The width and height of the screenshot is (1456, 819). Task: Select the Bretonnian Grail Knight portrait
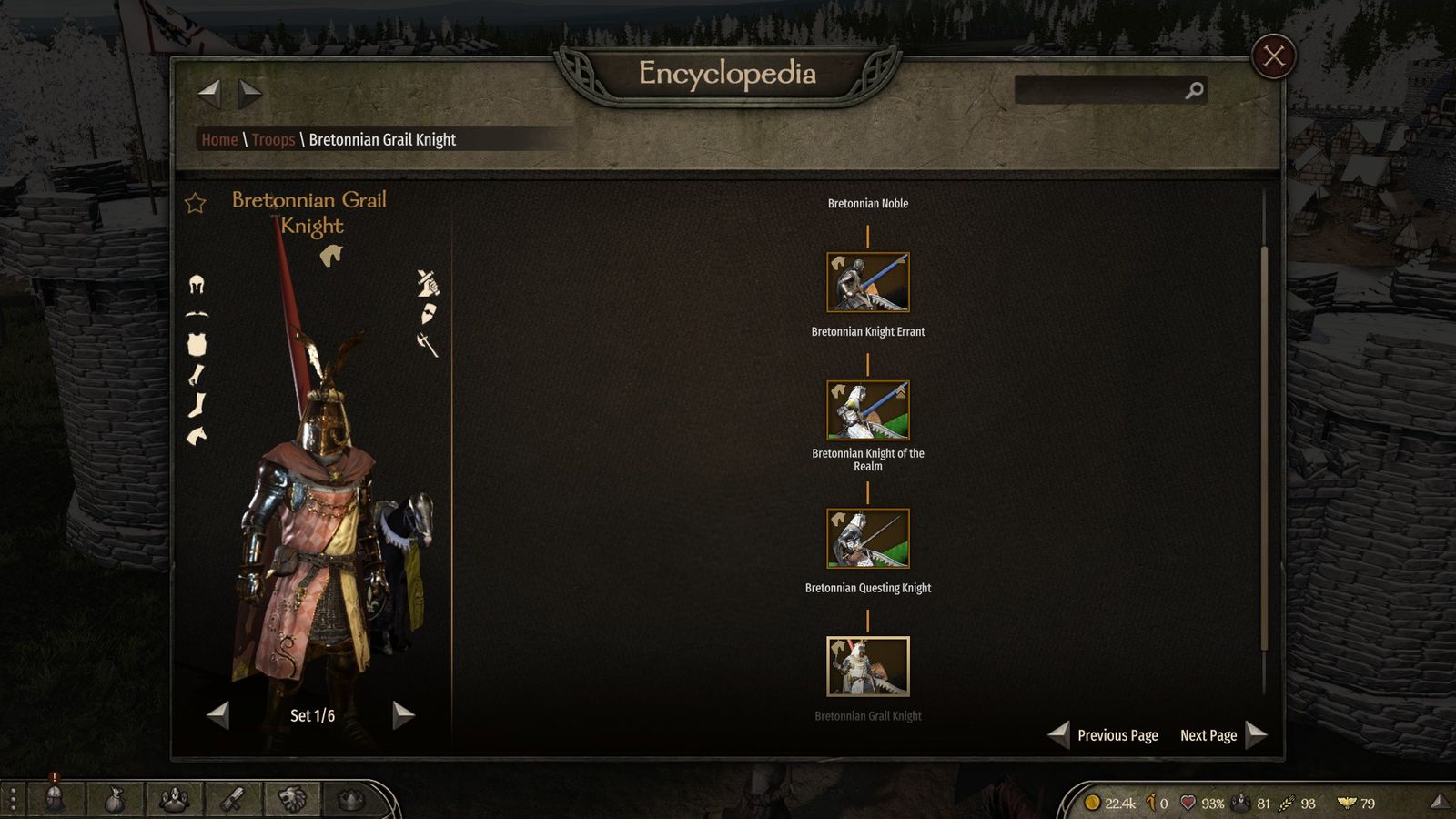click(867, 666)
